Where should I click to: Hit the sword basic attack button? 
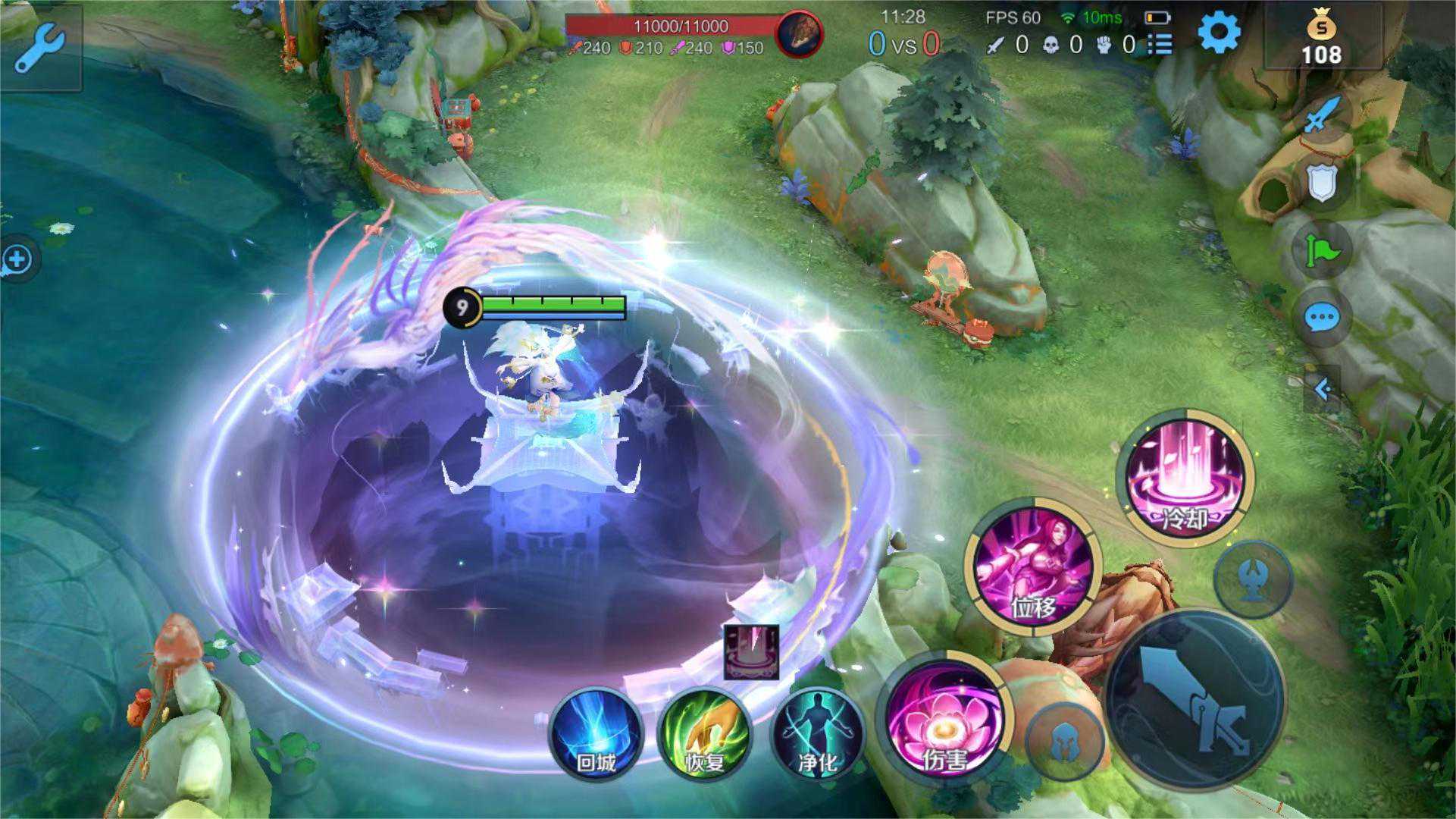1195,699
